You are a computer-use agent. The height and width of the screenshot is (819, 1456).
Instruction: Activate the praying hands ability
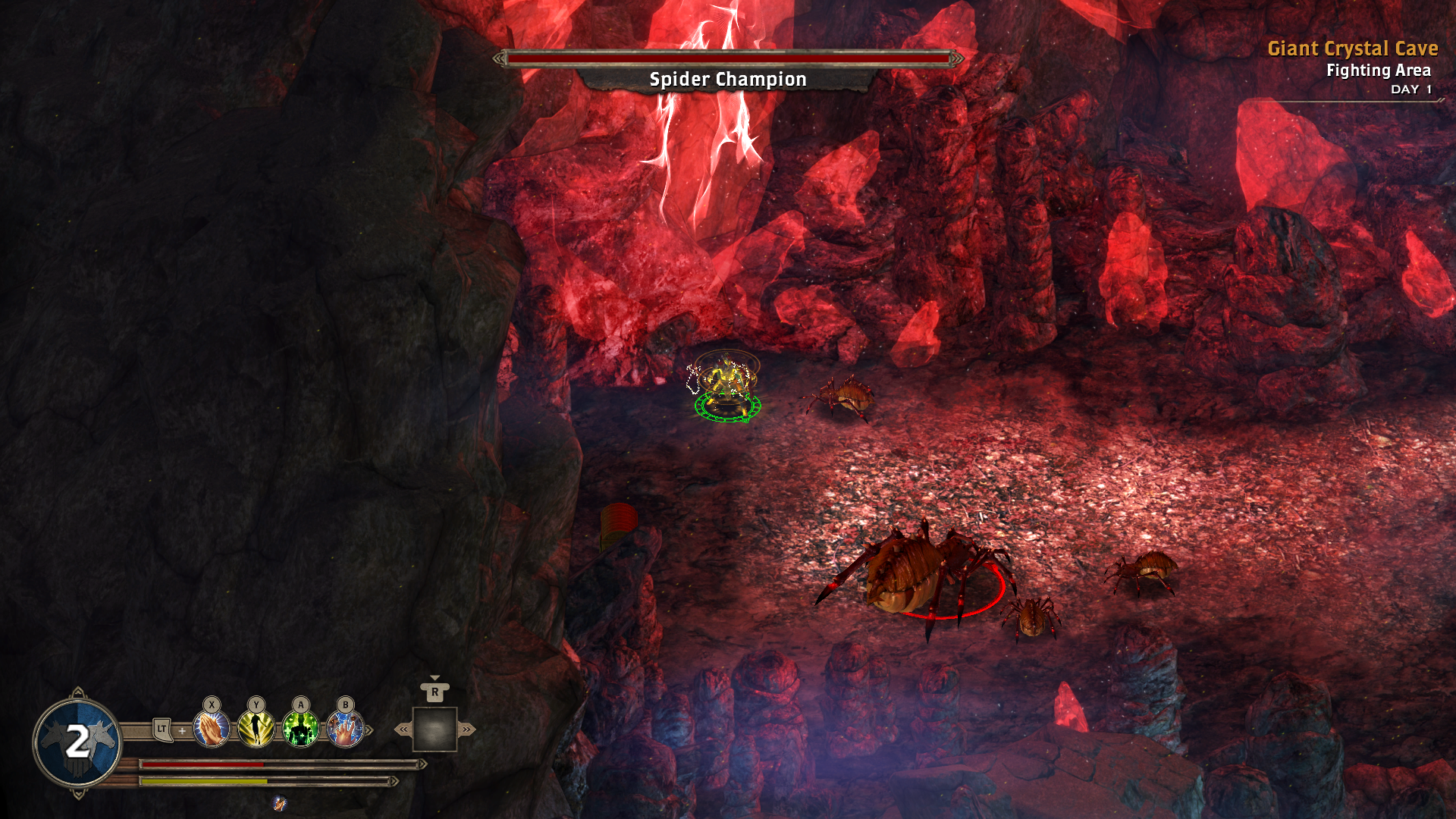(x=212, y=730)
